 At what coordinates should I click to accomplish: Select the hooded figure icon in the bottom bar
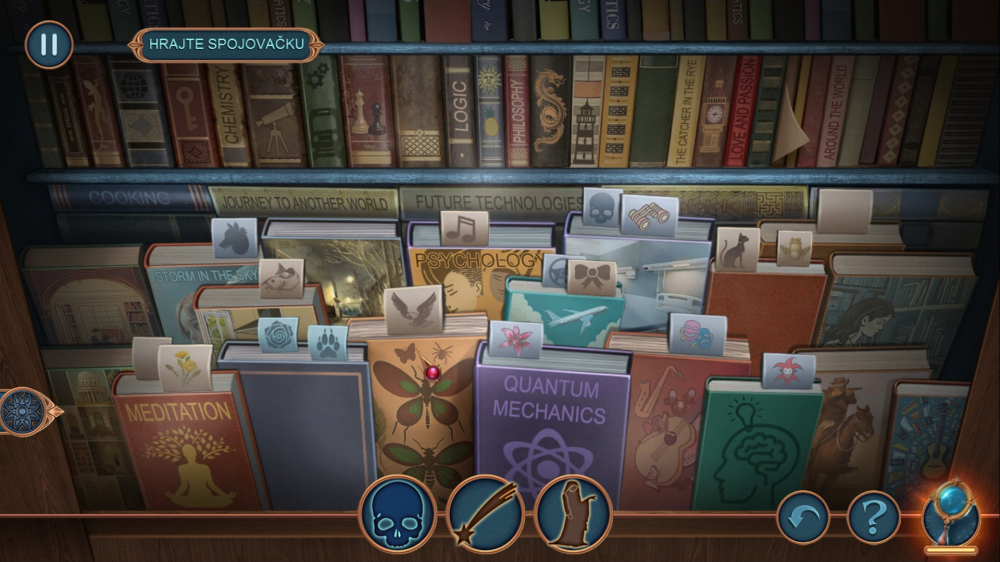[x=573, y=514]
